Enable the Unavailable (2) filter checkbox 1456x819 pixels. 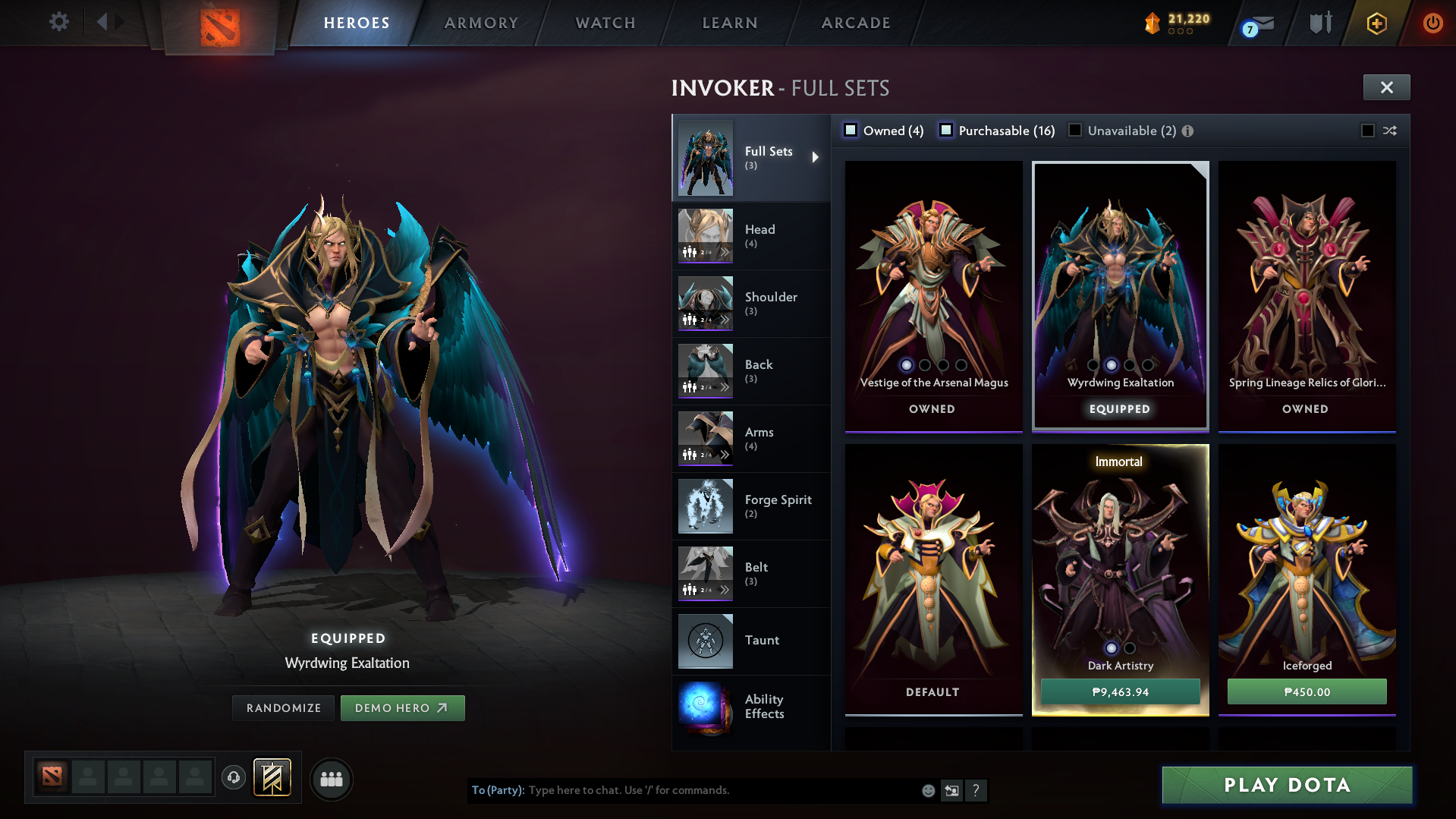tap(1075, 131)
